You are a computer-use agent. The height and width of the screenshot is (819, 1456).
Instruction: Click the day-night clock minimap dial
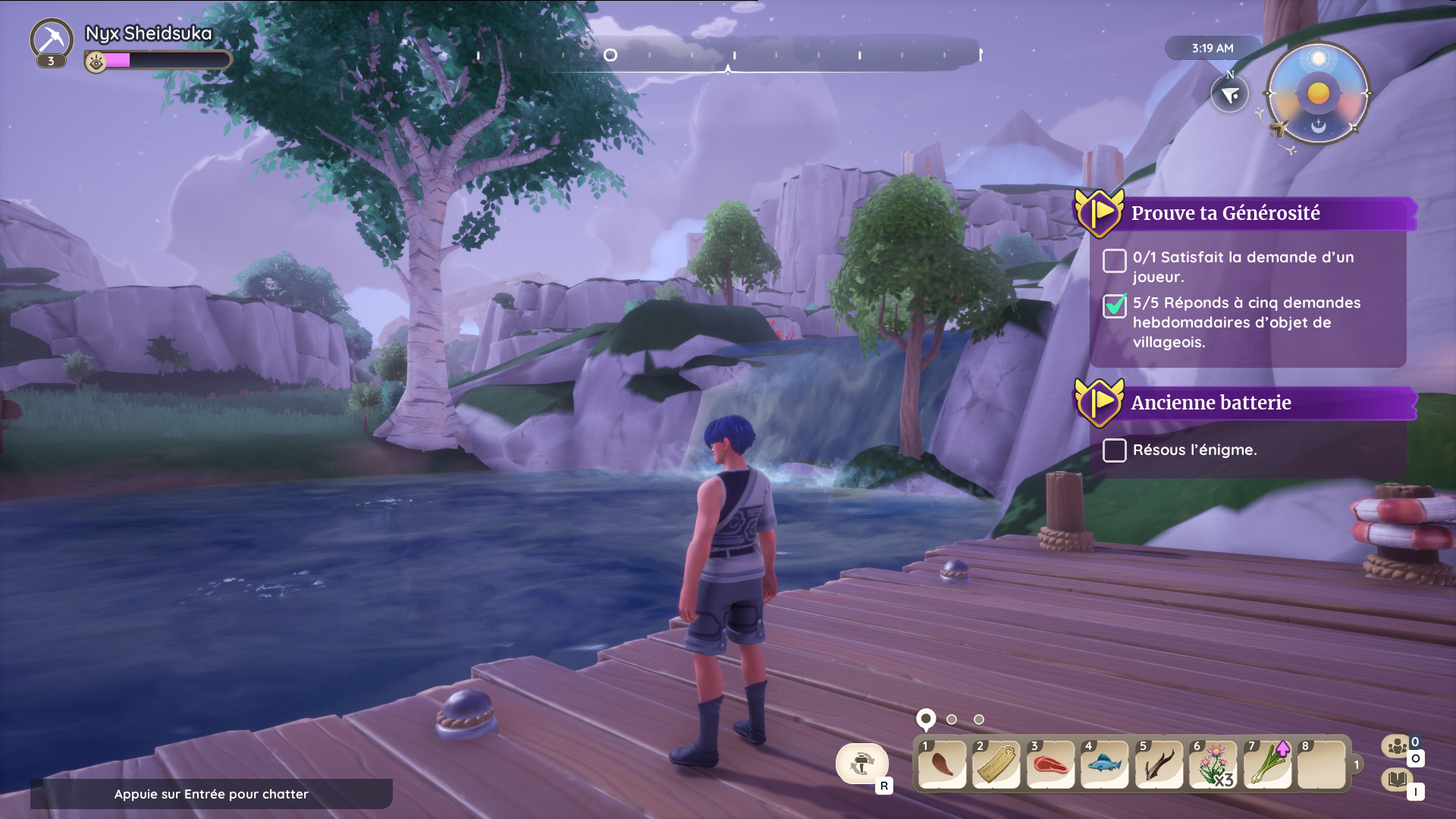tap(1318, 93)
